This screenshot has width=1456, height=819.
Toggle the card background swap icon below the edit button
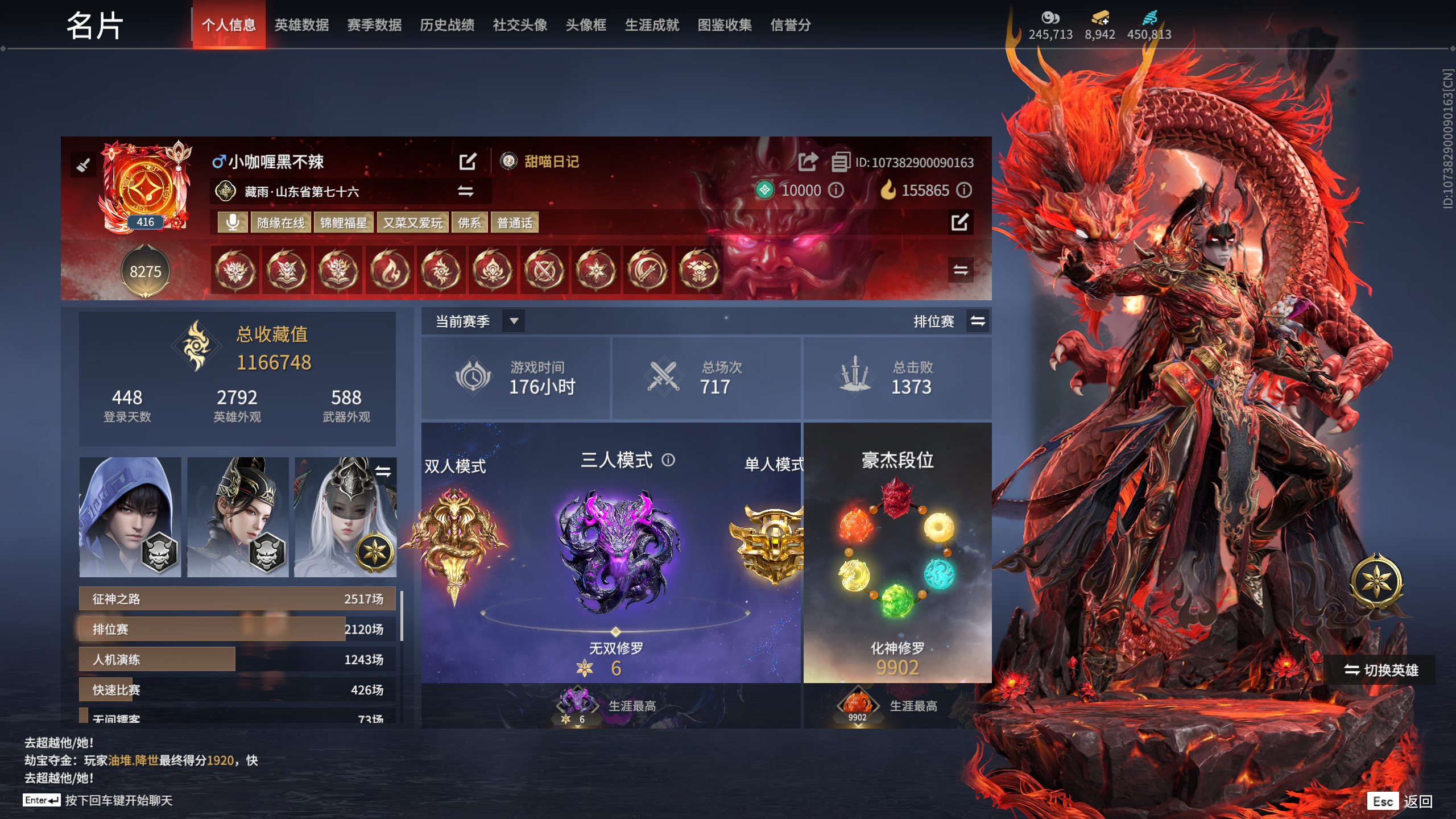(961, 271)
